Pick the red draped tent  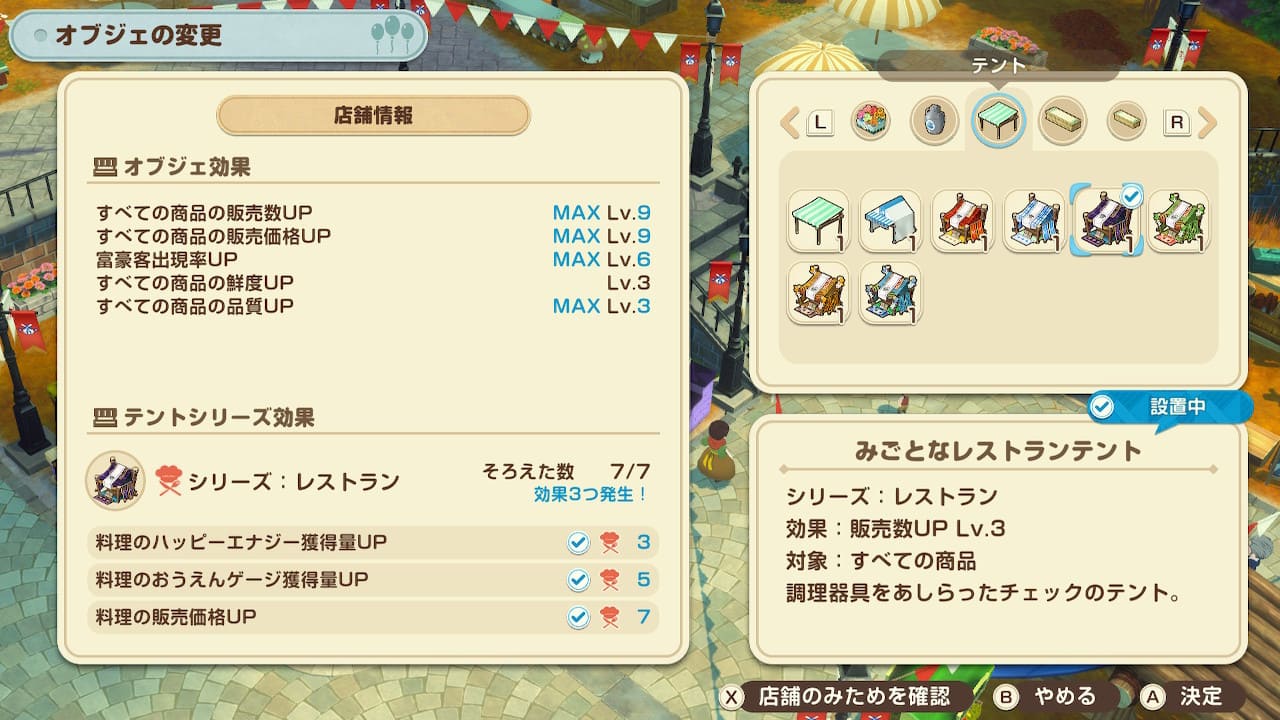click(961, 220)
